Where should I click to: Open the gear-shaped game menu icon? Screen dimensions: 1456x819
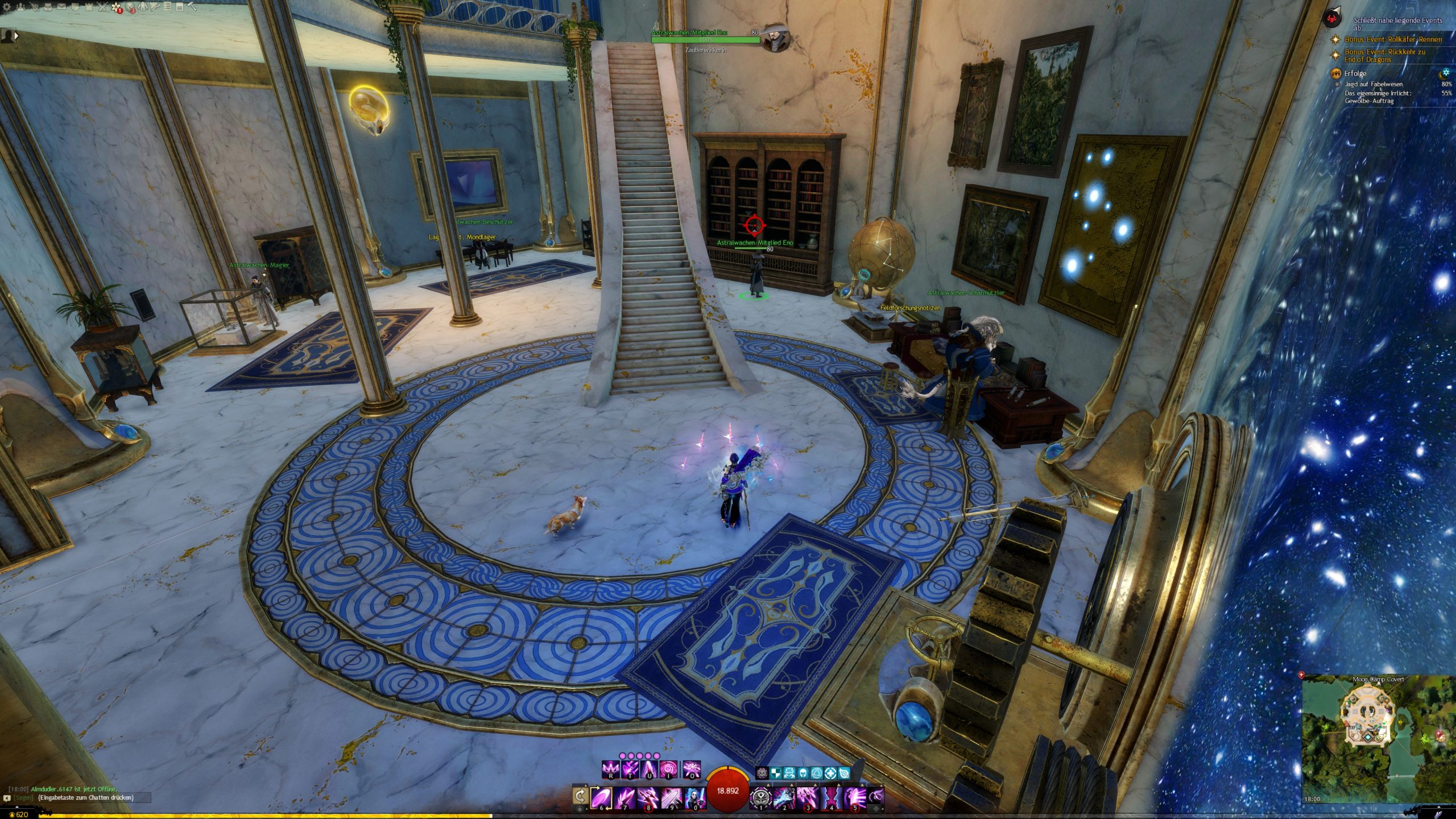6,7
